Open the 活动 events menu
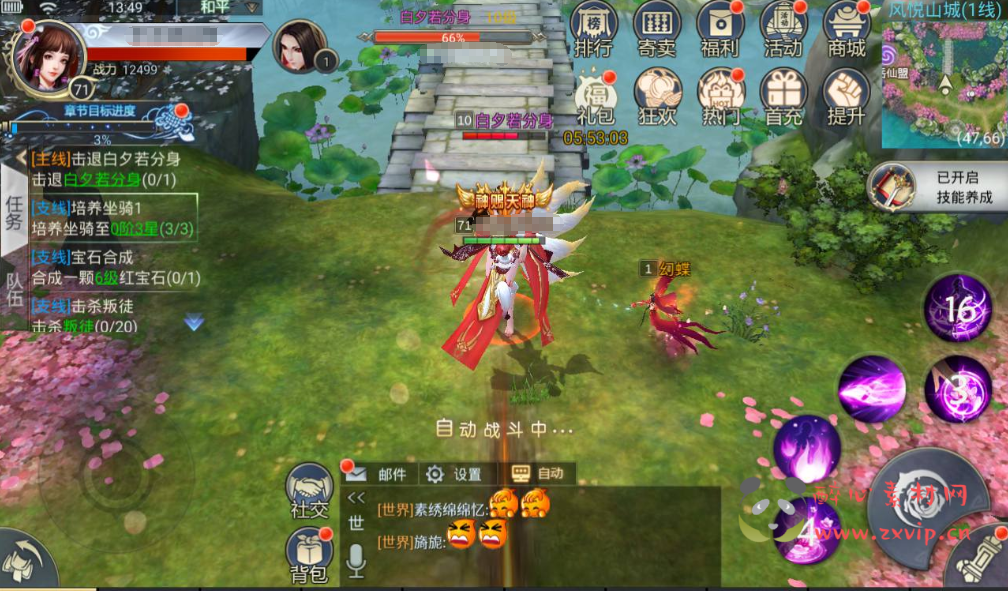The image size is (1008, 591). 783,28
